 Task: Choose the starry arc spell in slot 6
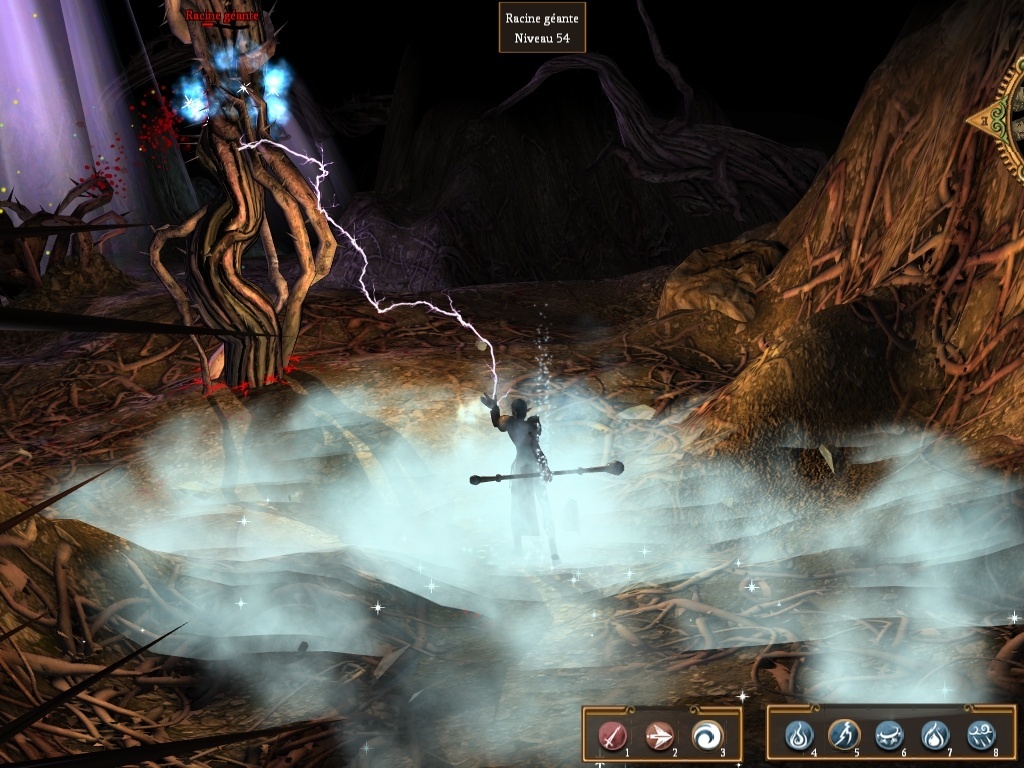(x=890, y=736)
